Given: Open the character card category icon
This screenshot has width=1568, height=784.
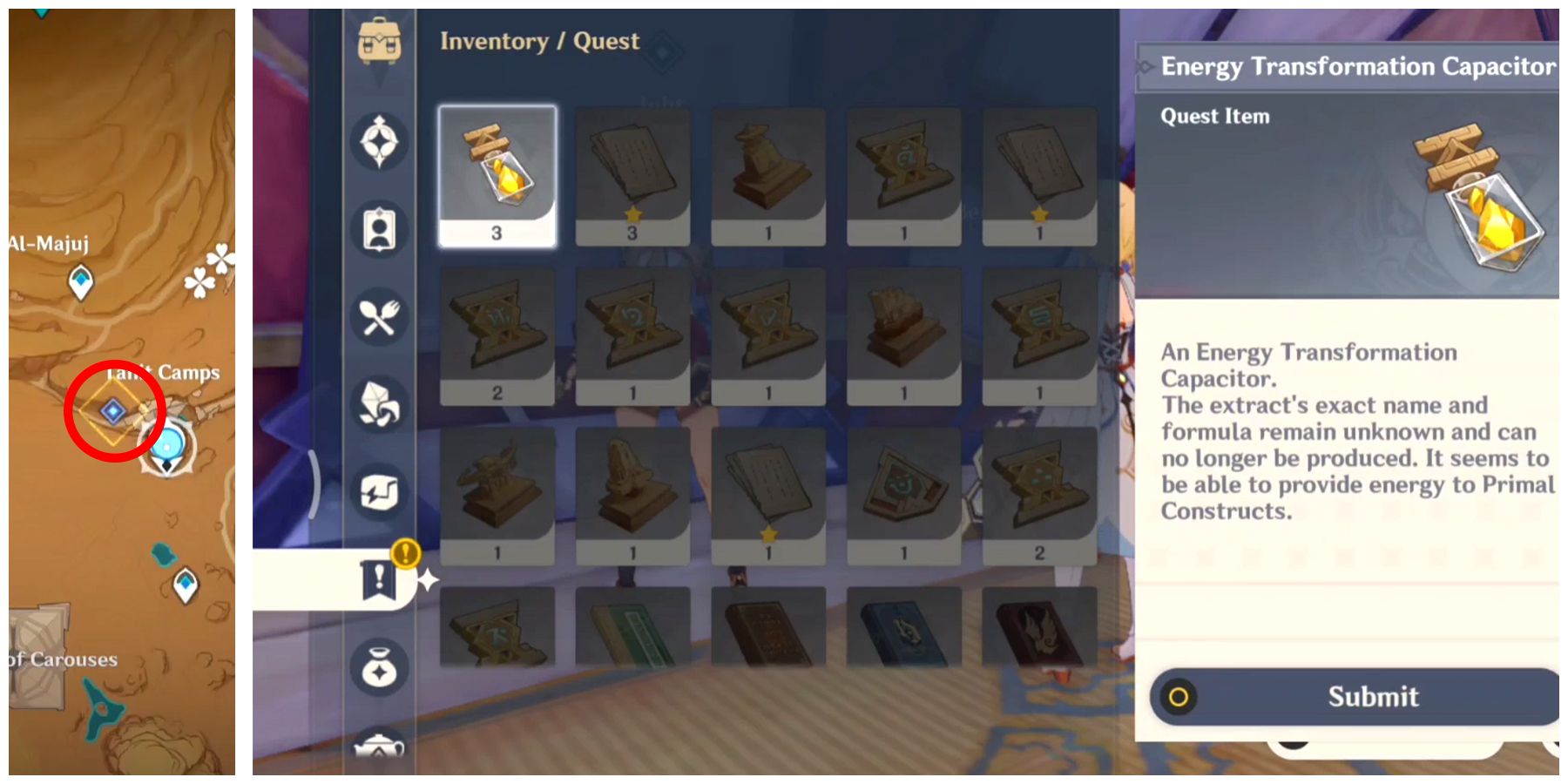Looking at the screenshot, I should [x=379, y=229].
